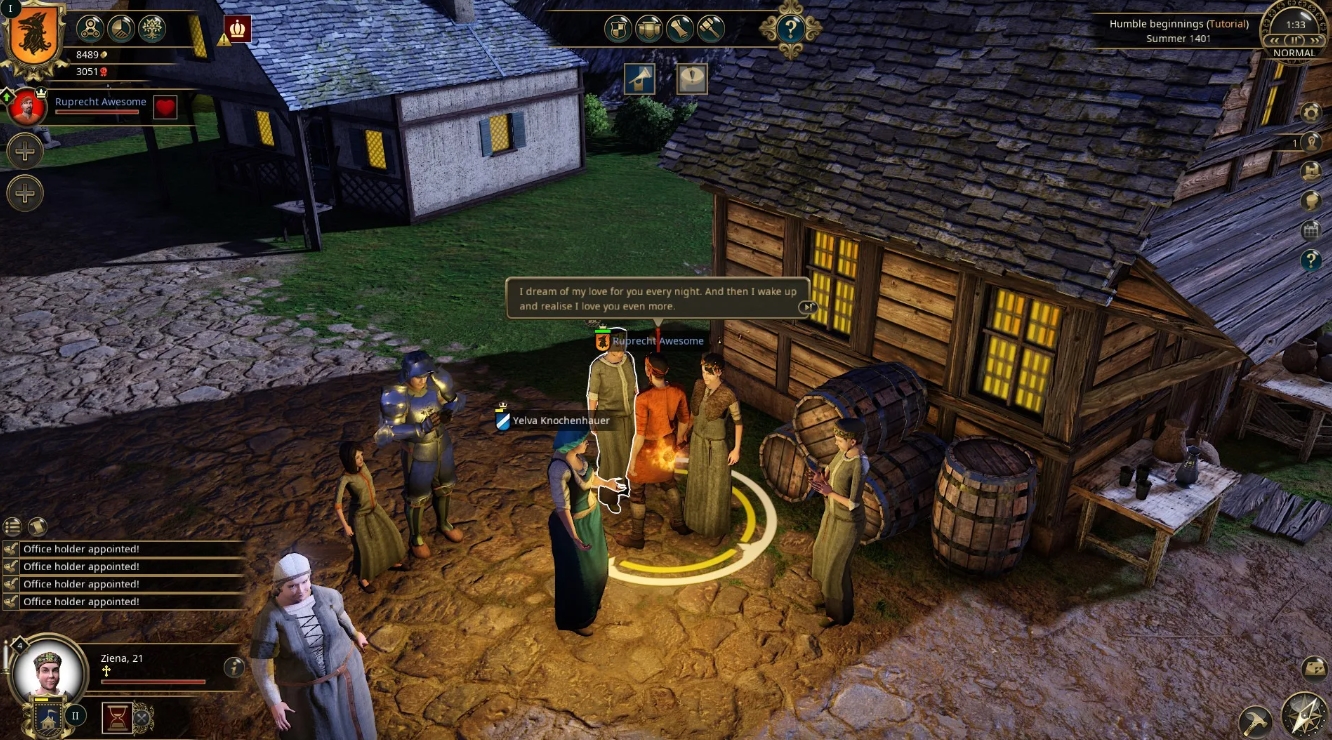The width and height of the screenshot is (1332, 740).
Task: Click the trumpet announcement notification
Action: tap(640, 79)
